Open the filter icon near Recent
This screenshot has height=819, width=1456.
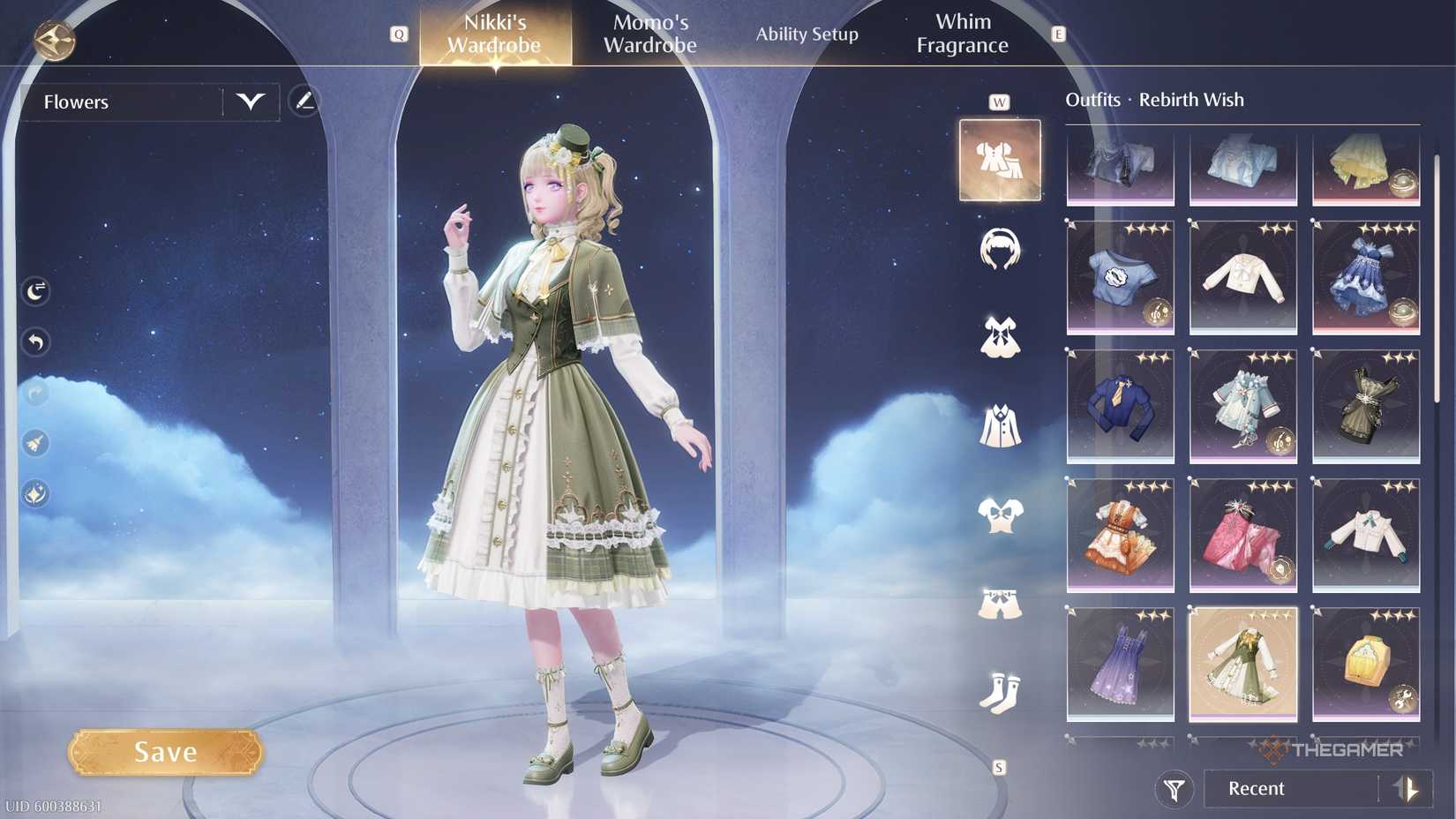coord(1174,788)
